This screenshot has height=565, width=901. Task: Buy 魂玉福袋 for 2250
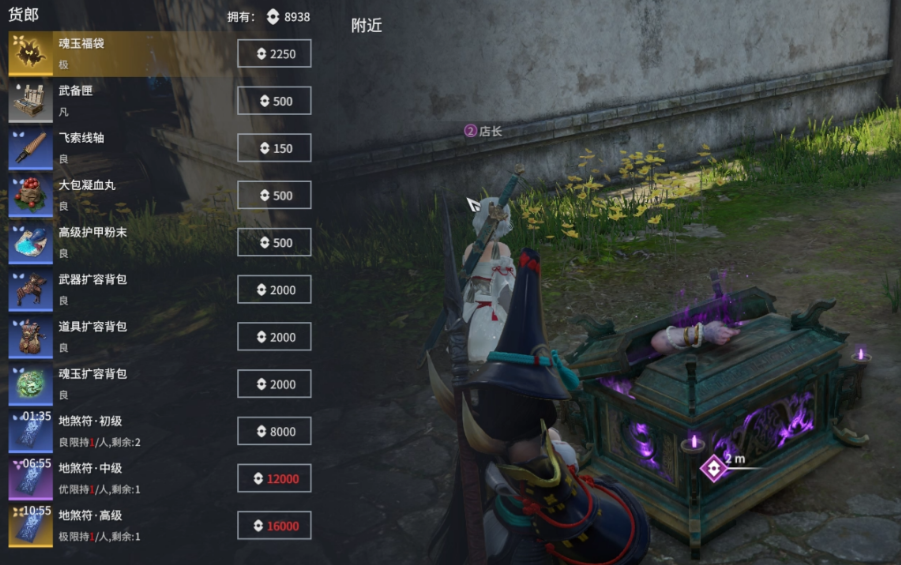pyautogui.click(x=274, y=54)
